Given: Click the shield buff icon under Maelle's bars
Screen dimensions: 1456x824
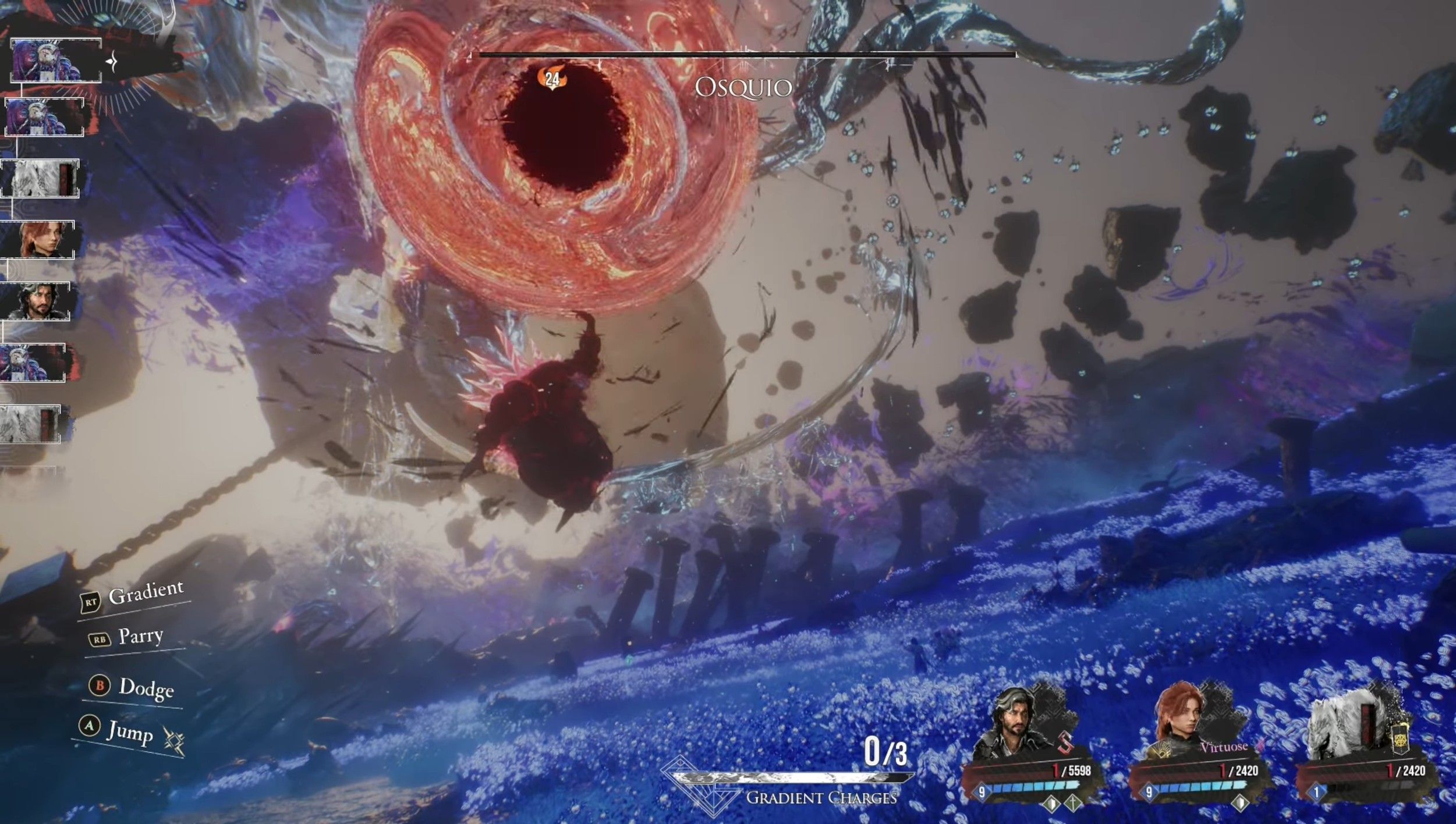Looking at the screenshot, I should pos(1241,802).
